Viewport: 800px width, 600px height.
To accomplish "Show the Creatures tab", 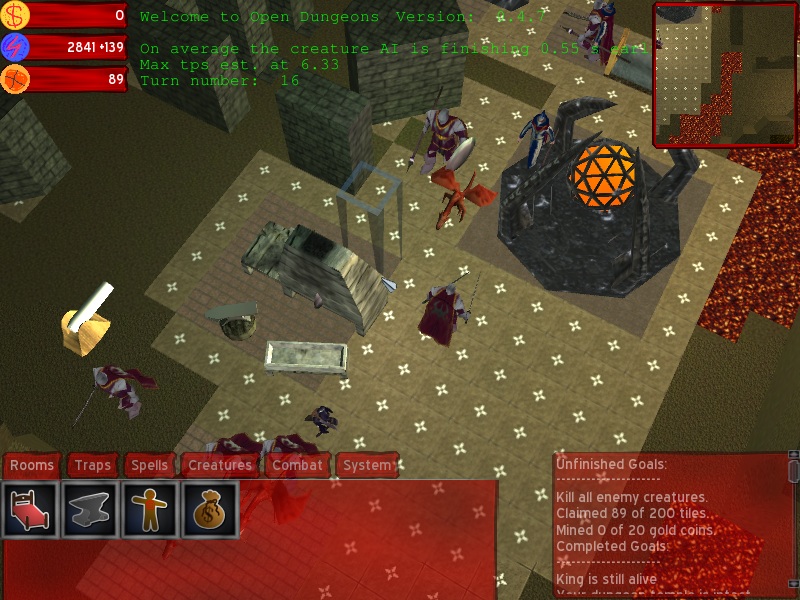I will coord(220,465).
